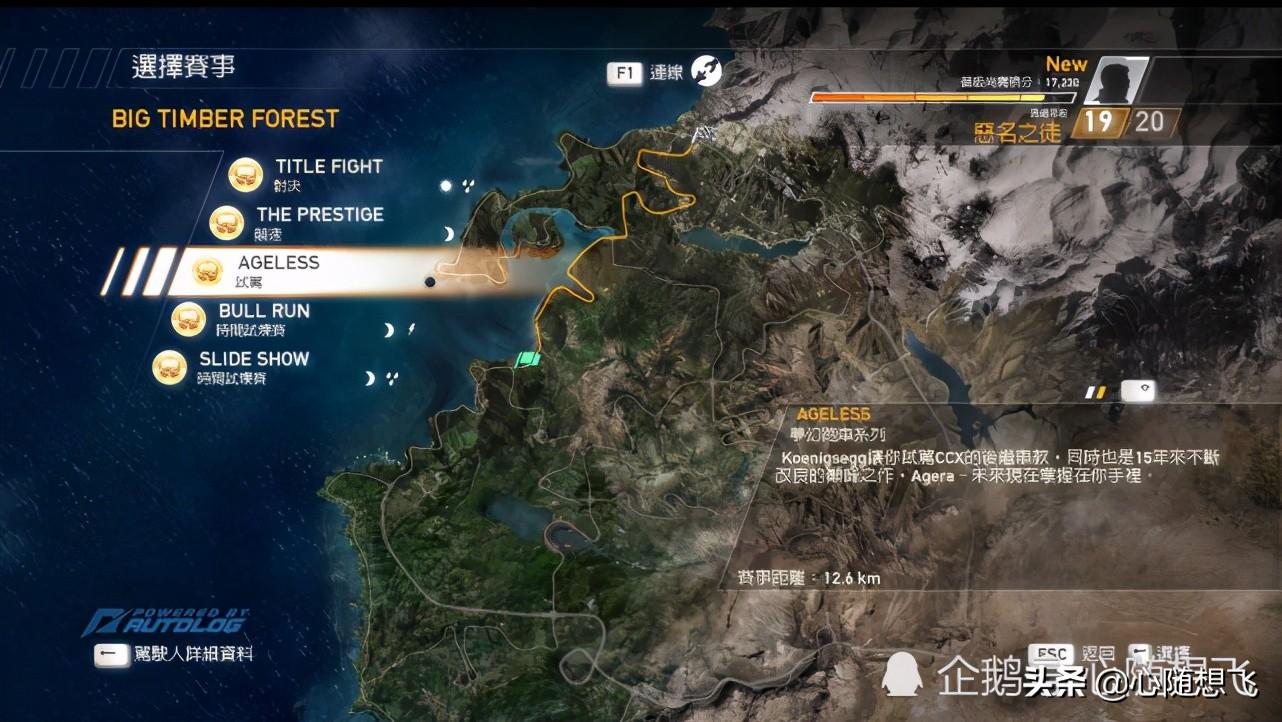Choose THE PRESTIGE race event

tap(319, 215)
